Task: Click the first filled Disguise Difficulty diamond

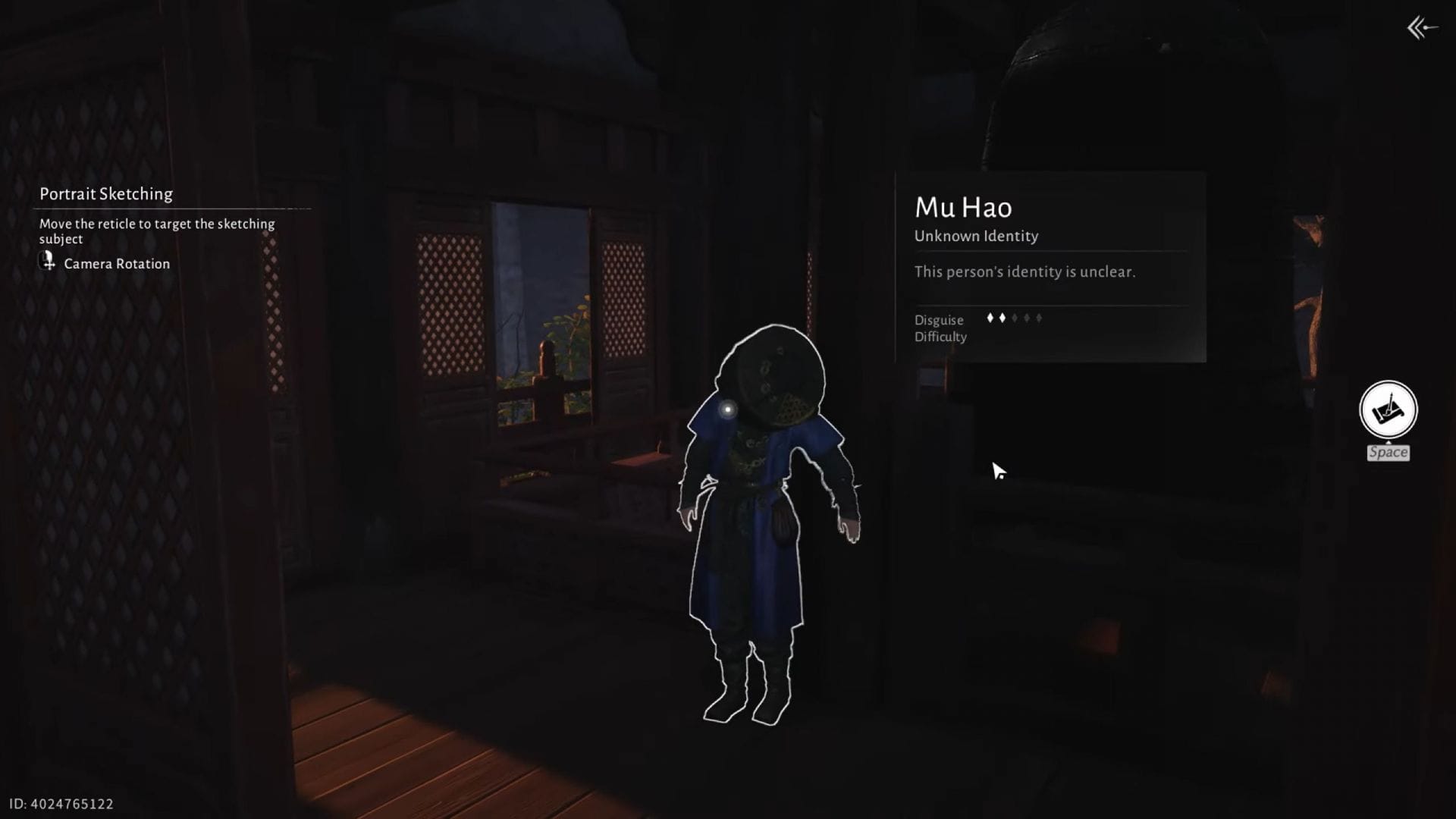Action: pos(990,317)
